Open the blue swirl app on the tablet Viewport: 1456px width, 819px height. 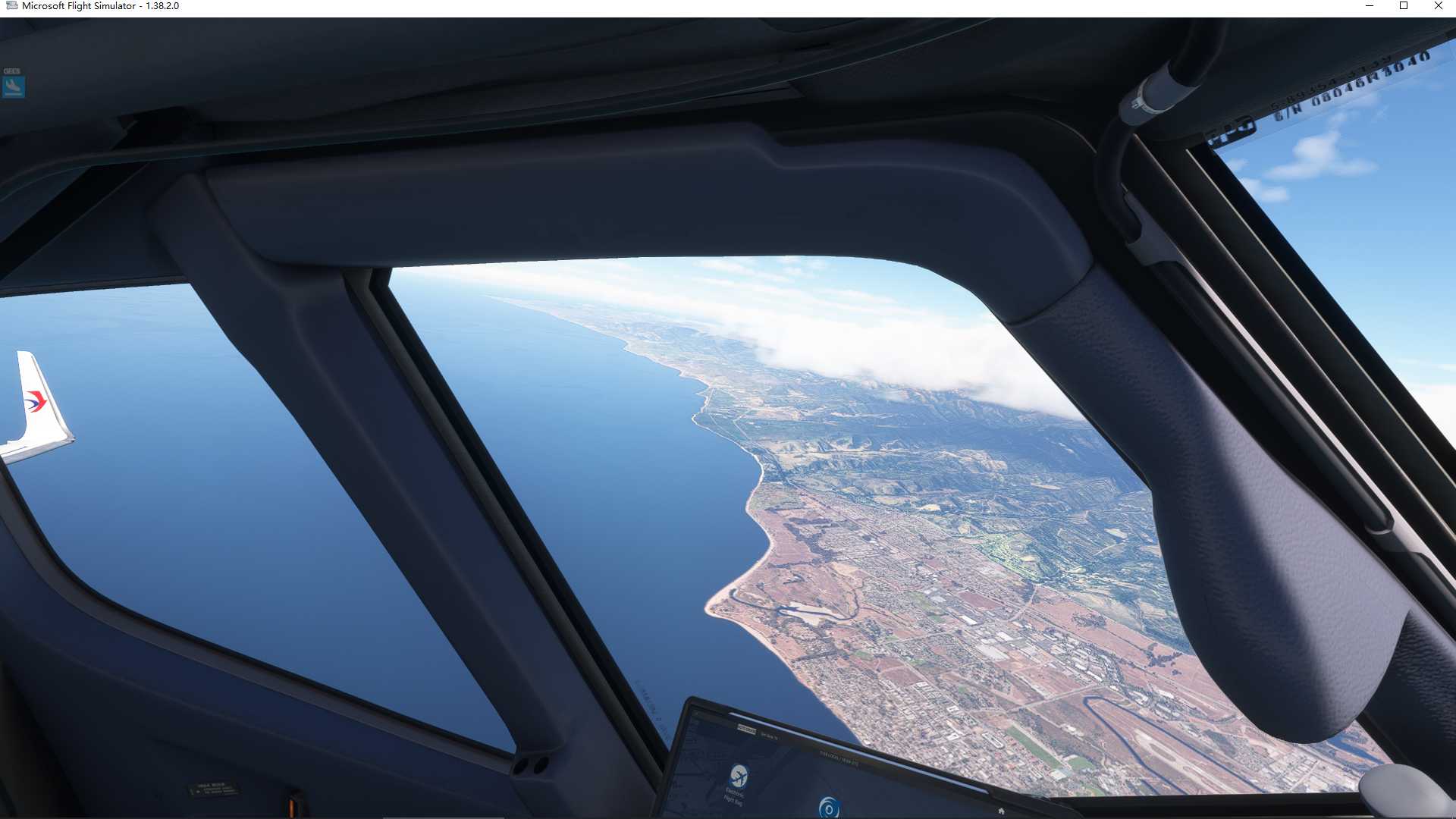tap(828, 808)
